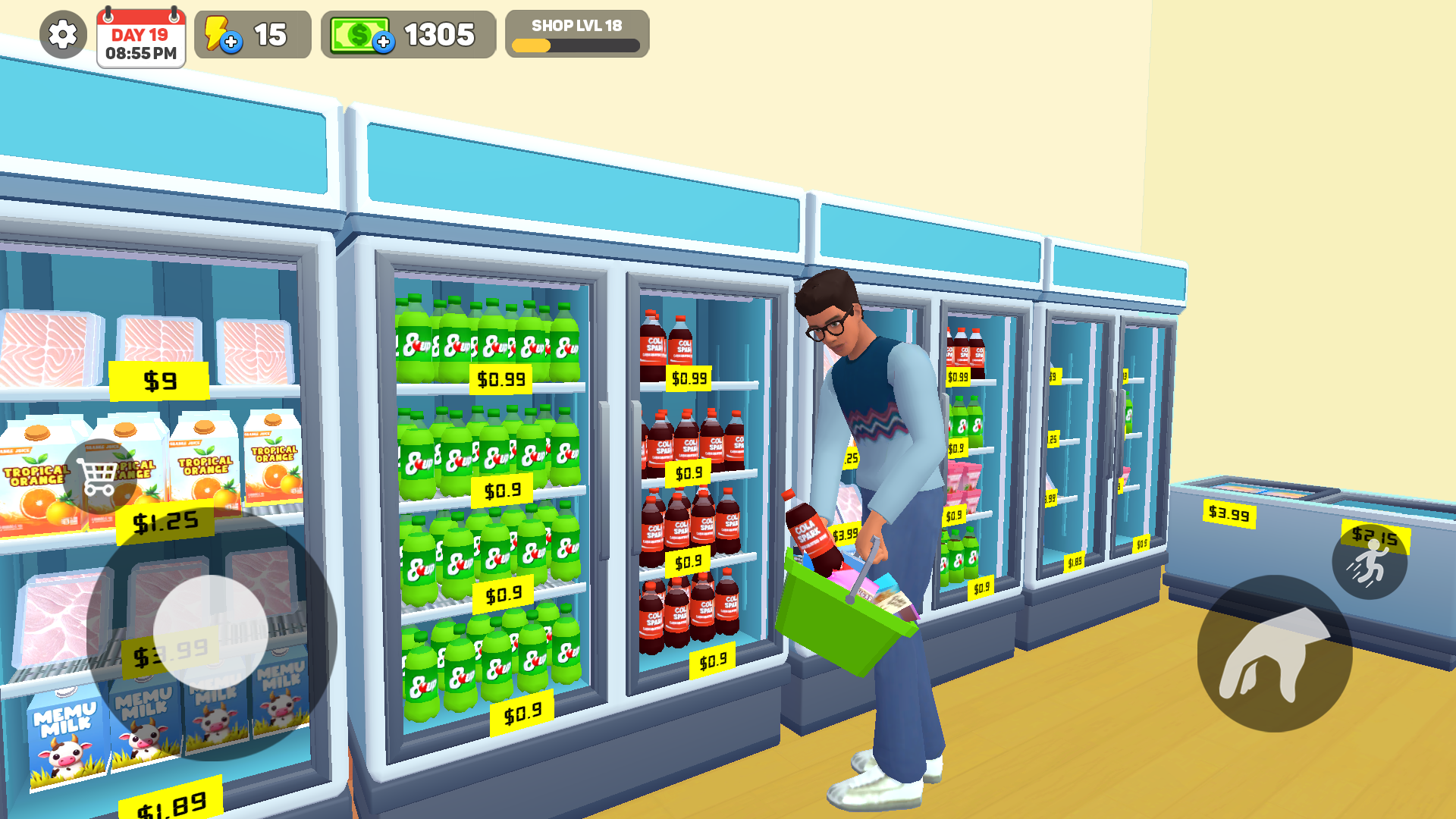Open the Day 19 calendar icon
Image resolution: width=1456 pixels, height=819 pixels.
click(140, 38)
